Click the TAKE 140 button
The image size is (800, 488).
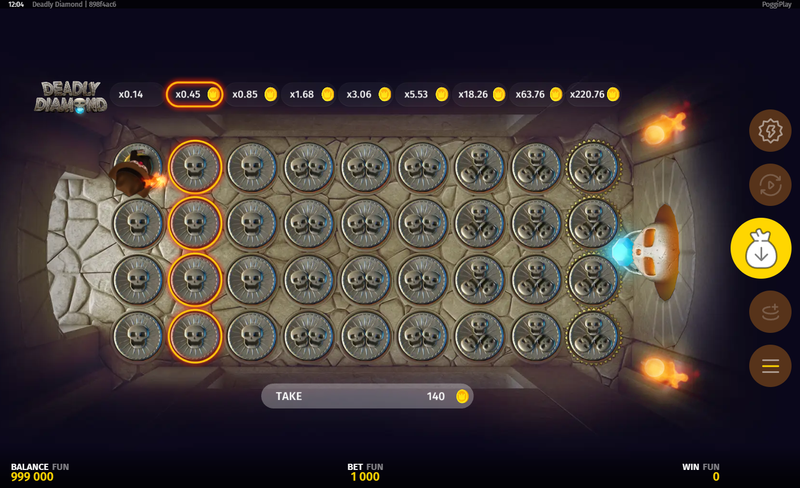pos(367,396)
